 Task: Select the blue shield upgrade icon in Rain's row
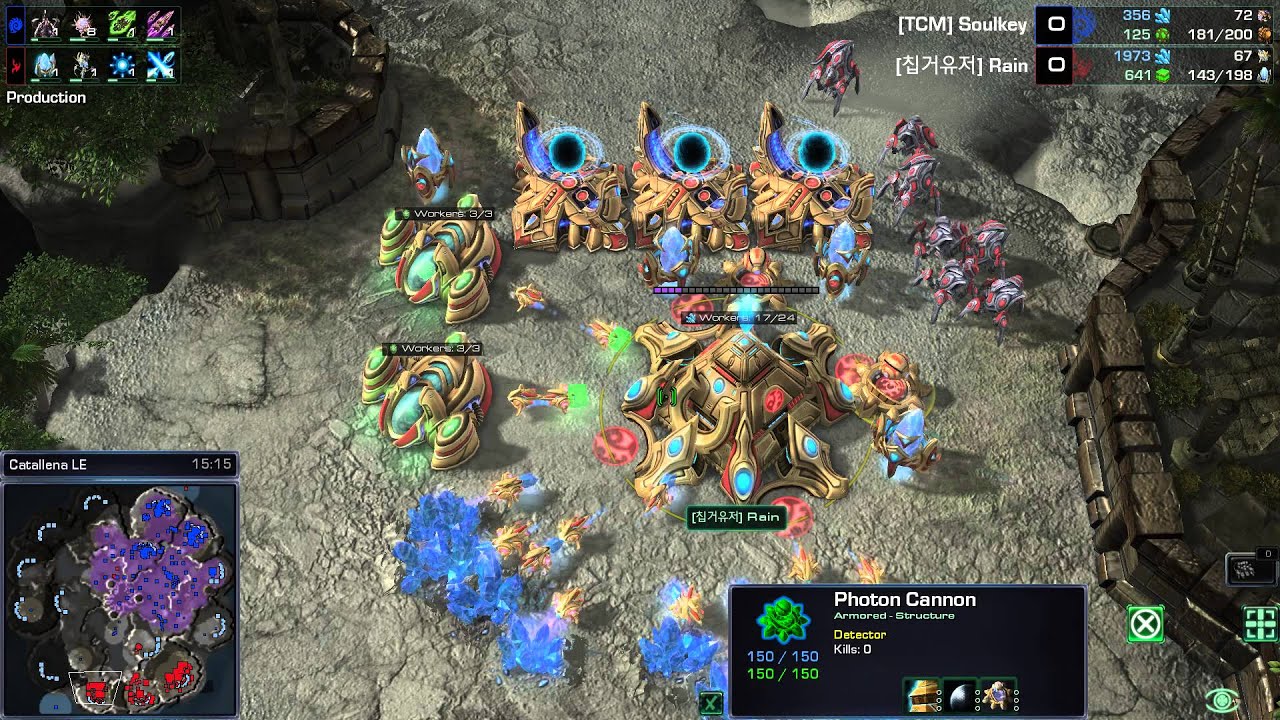pyautogui.click(x=124, y=64)
